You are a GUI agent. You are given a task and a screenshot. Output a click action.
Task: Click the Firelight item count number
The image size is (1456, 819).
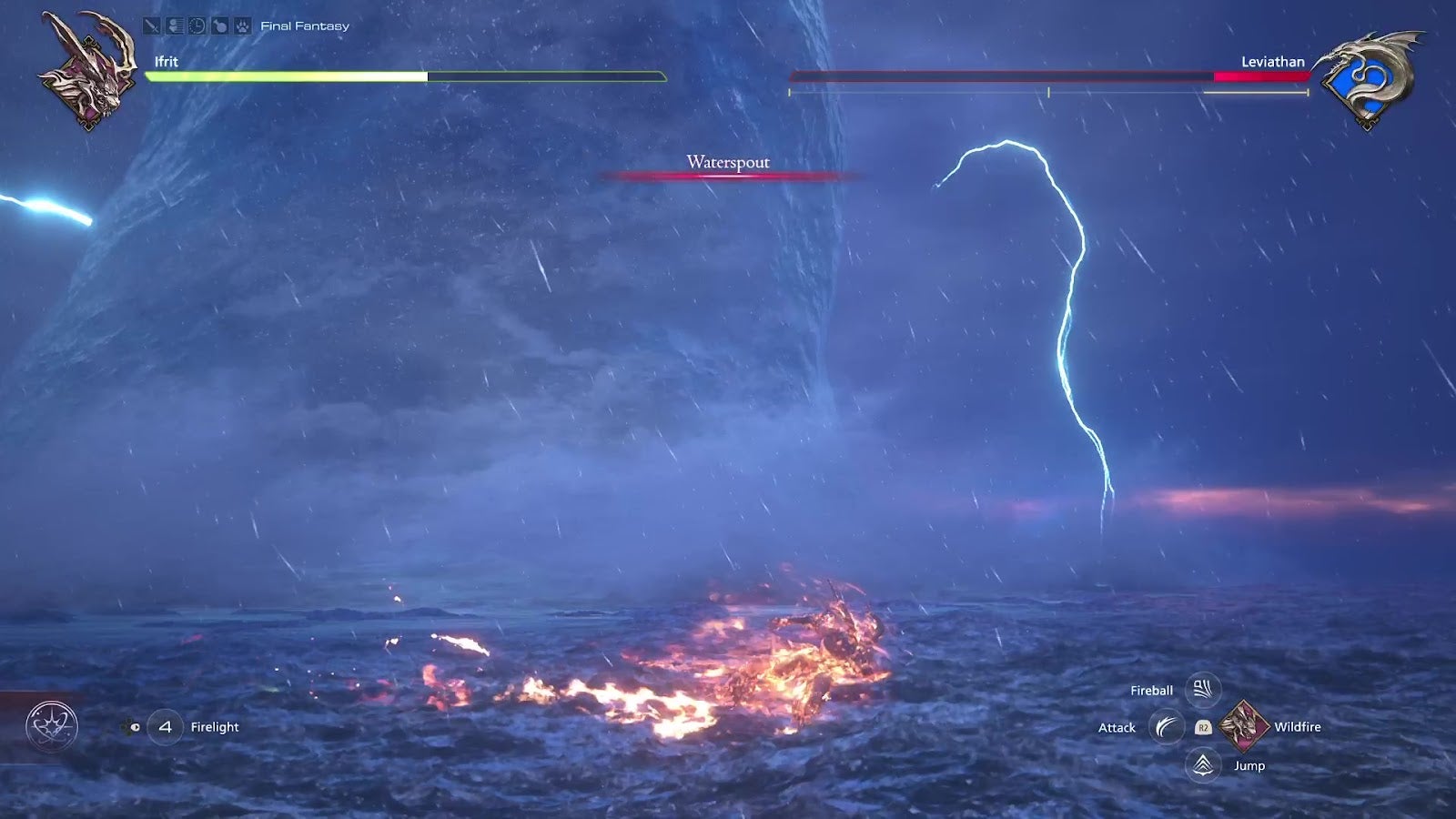click(x=166, y=727)
